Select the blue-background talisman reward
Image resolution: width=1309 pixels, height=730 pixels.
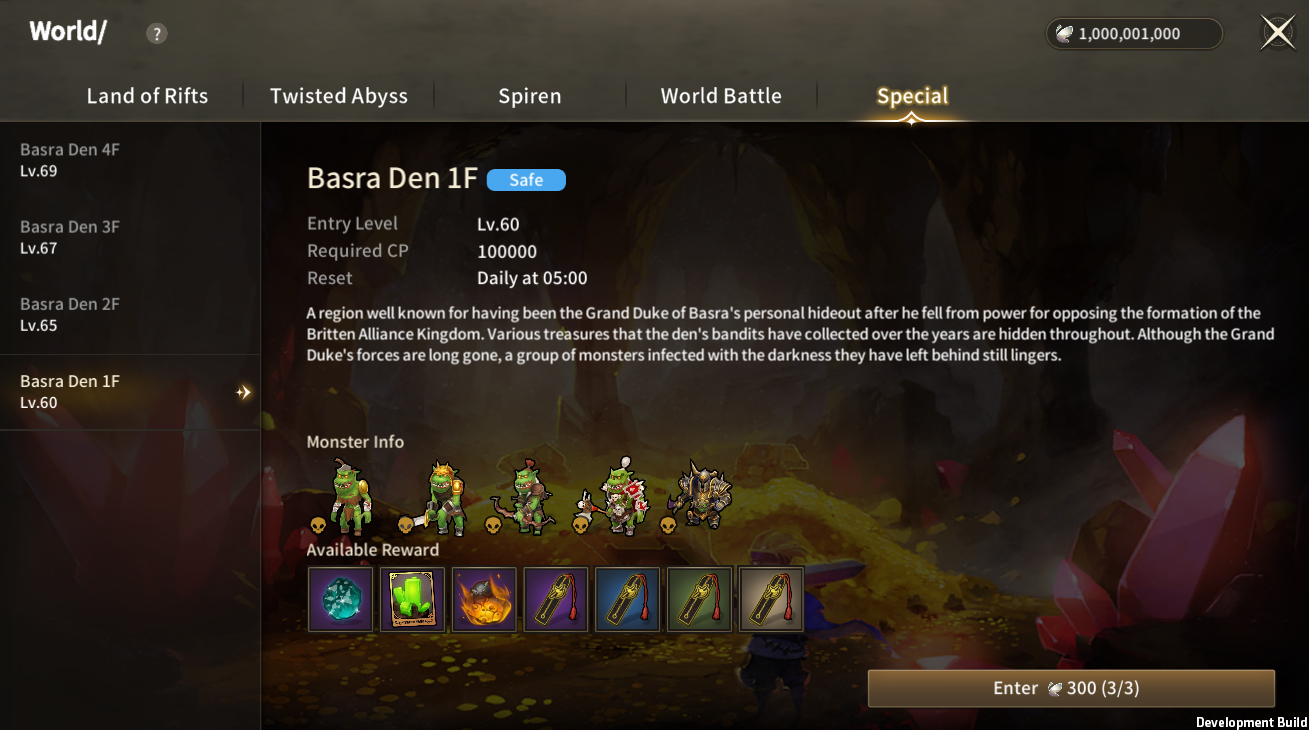coord(628,600)
